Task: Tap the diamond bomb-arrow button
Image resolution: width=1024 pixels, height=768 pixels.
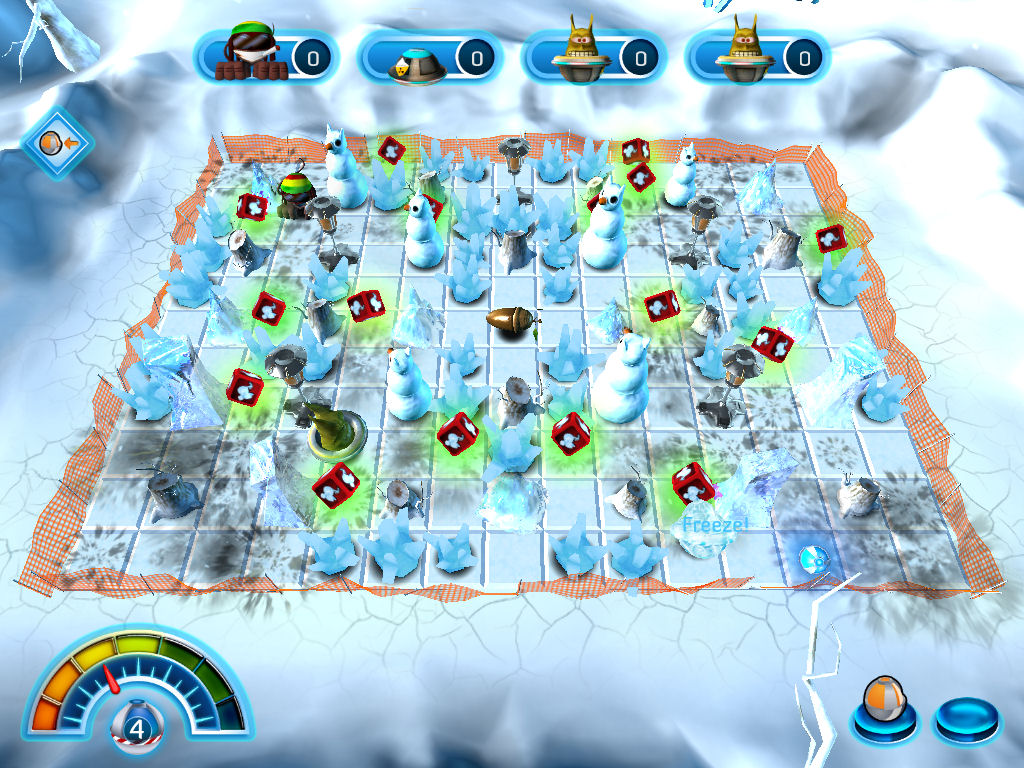Action: [56, 144]
